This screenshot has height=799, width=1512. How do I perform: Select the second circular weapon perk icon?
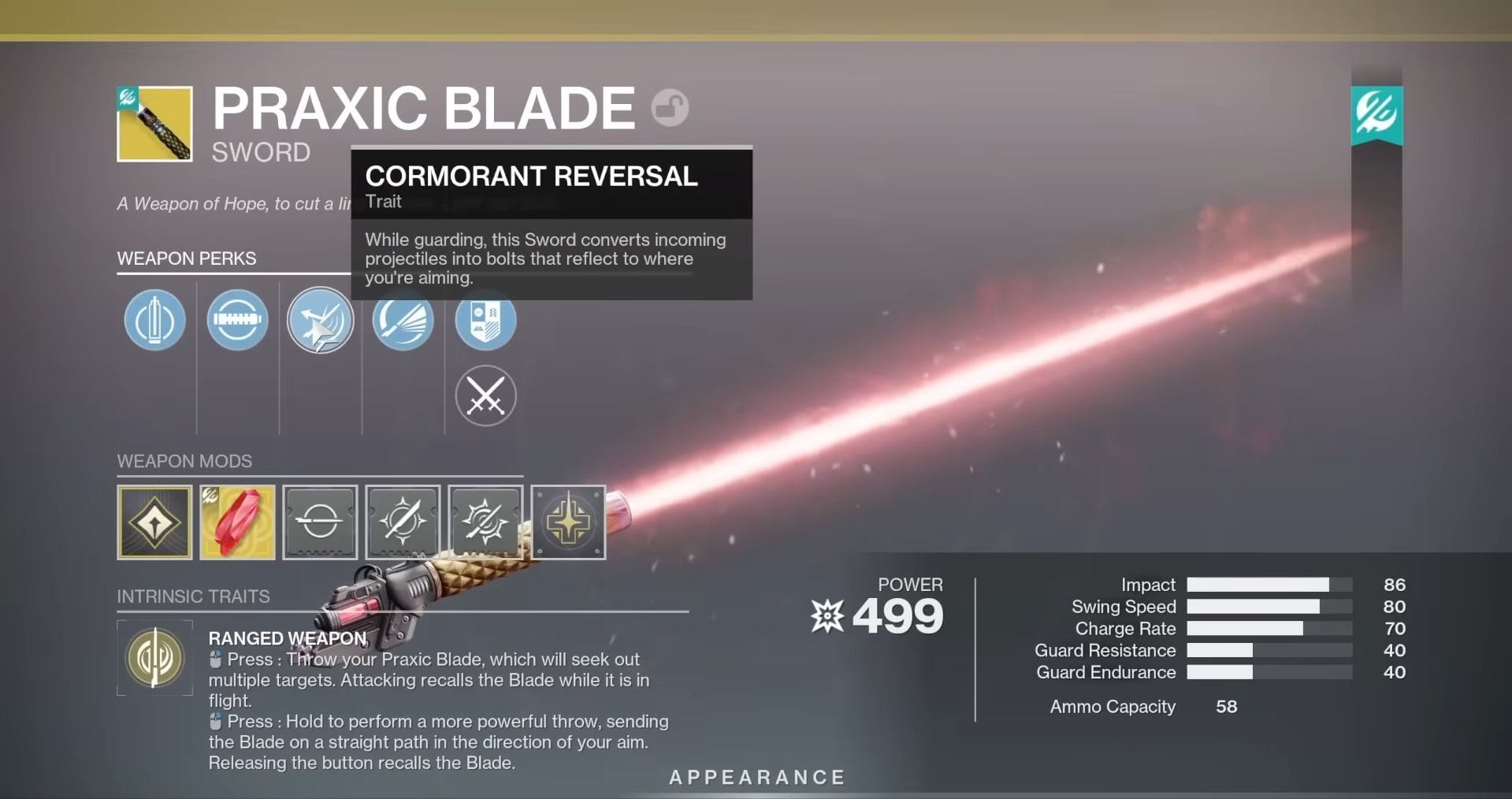237,320
